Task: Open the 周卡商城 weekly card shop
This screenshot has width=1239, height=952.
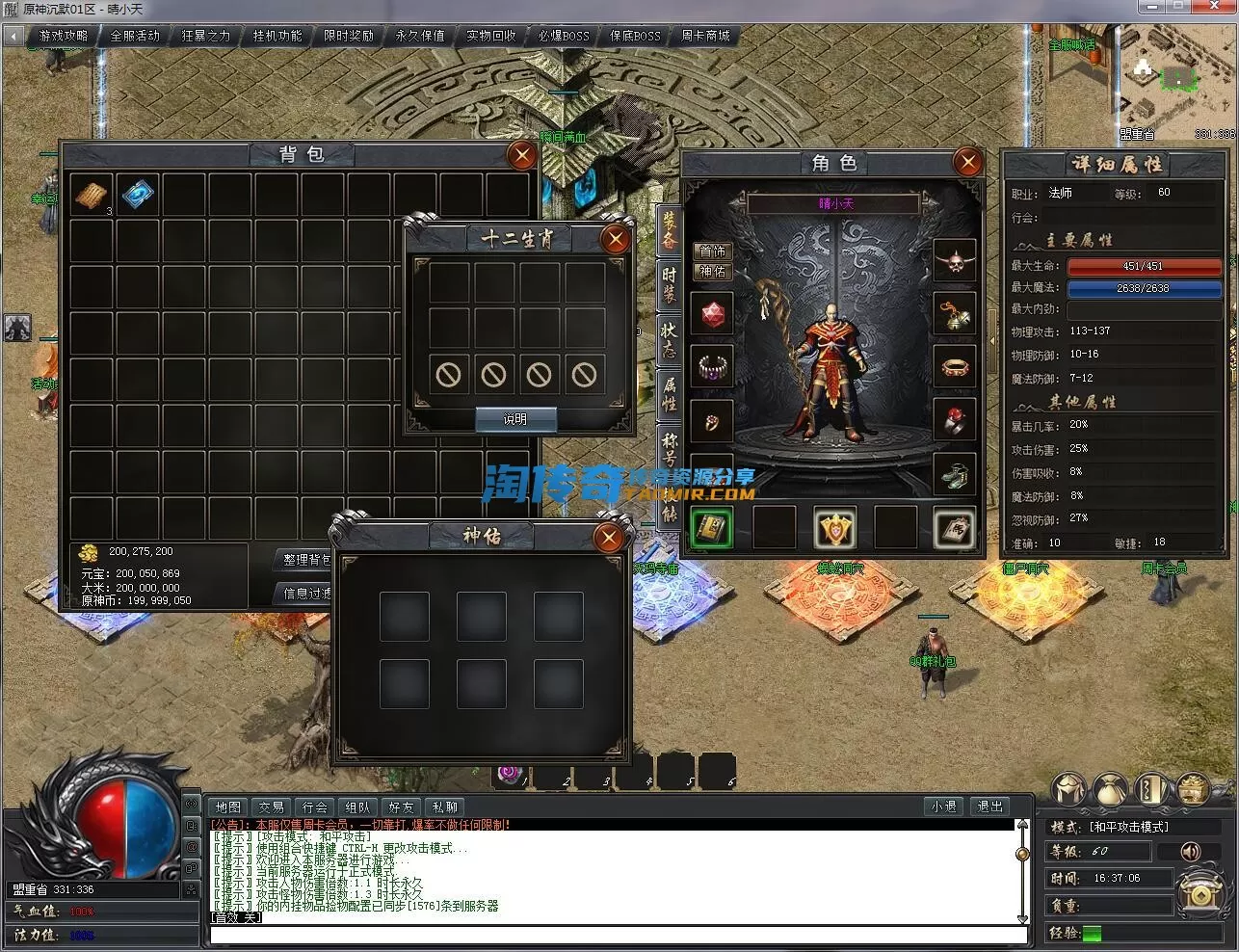Action: pyautogui.click(x=705, y=36)
